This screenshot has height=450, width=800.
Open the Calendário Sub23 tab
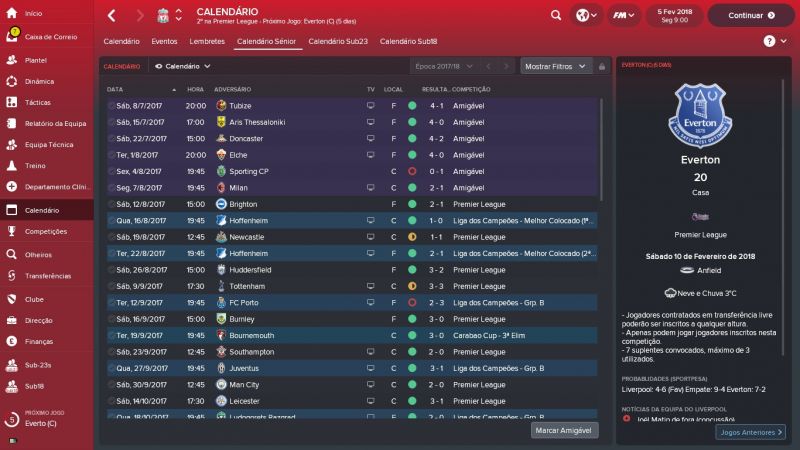[338, 41]
